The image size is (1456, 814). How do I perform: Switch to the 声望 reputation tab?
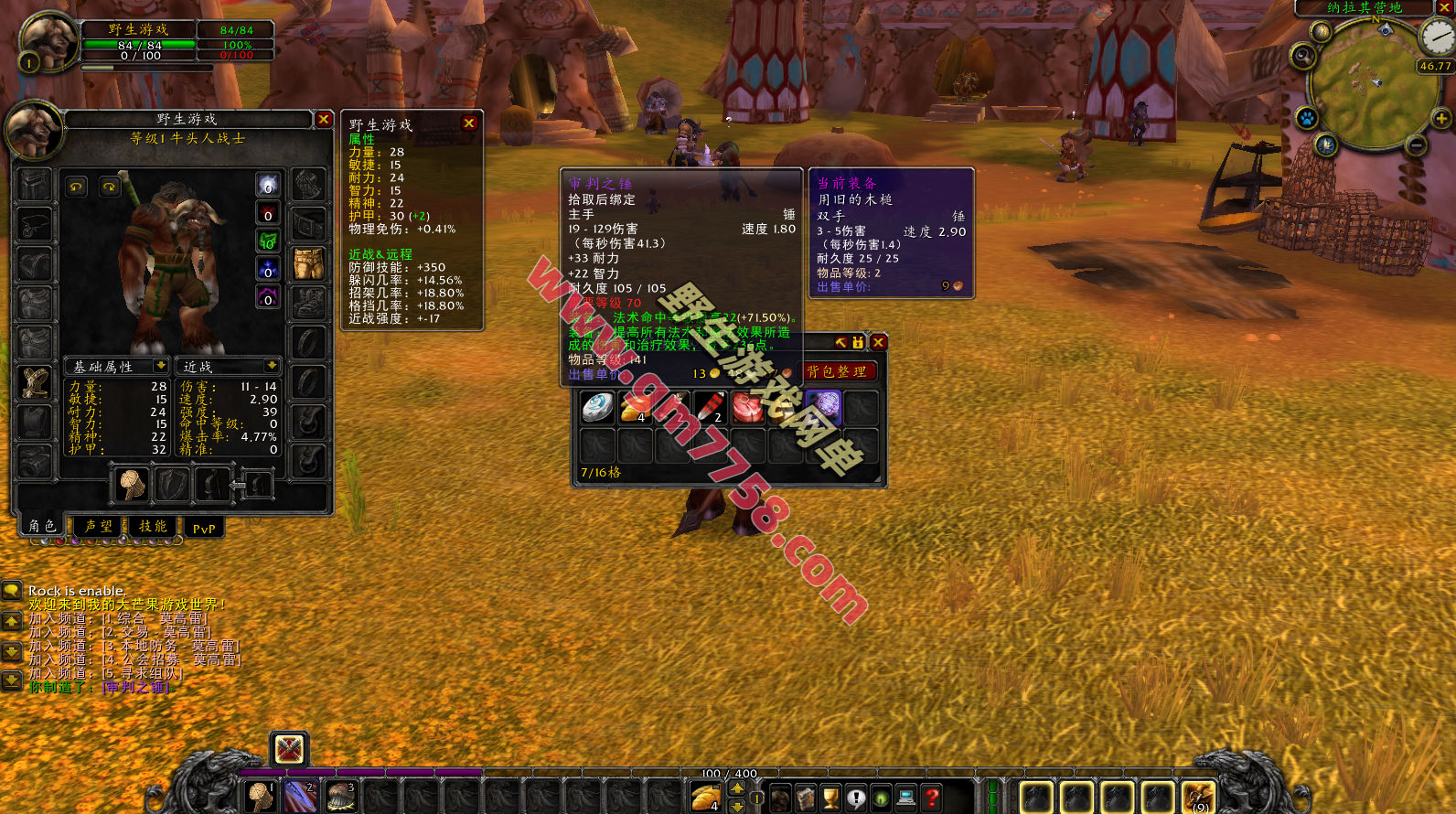pyautogui.click(x=98, y=527)
